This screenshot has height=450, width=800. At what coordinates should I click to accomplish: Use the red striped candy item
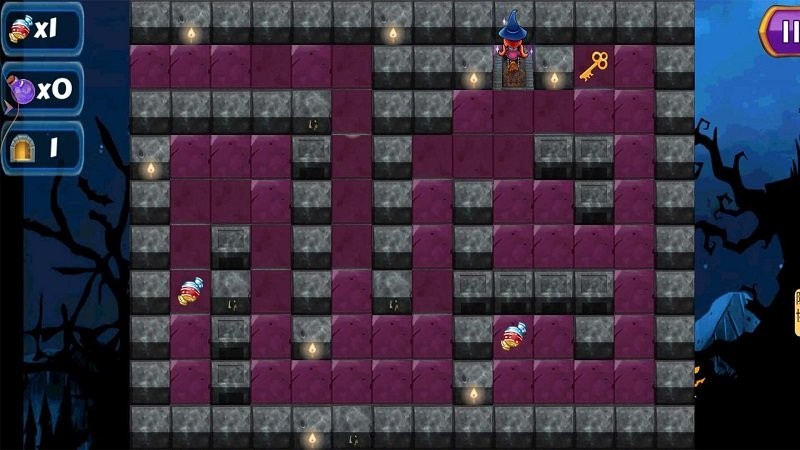tap(20, 30)
